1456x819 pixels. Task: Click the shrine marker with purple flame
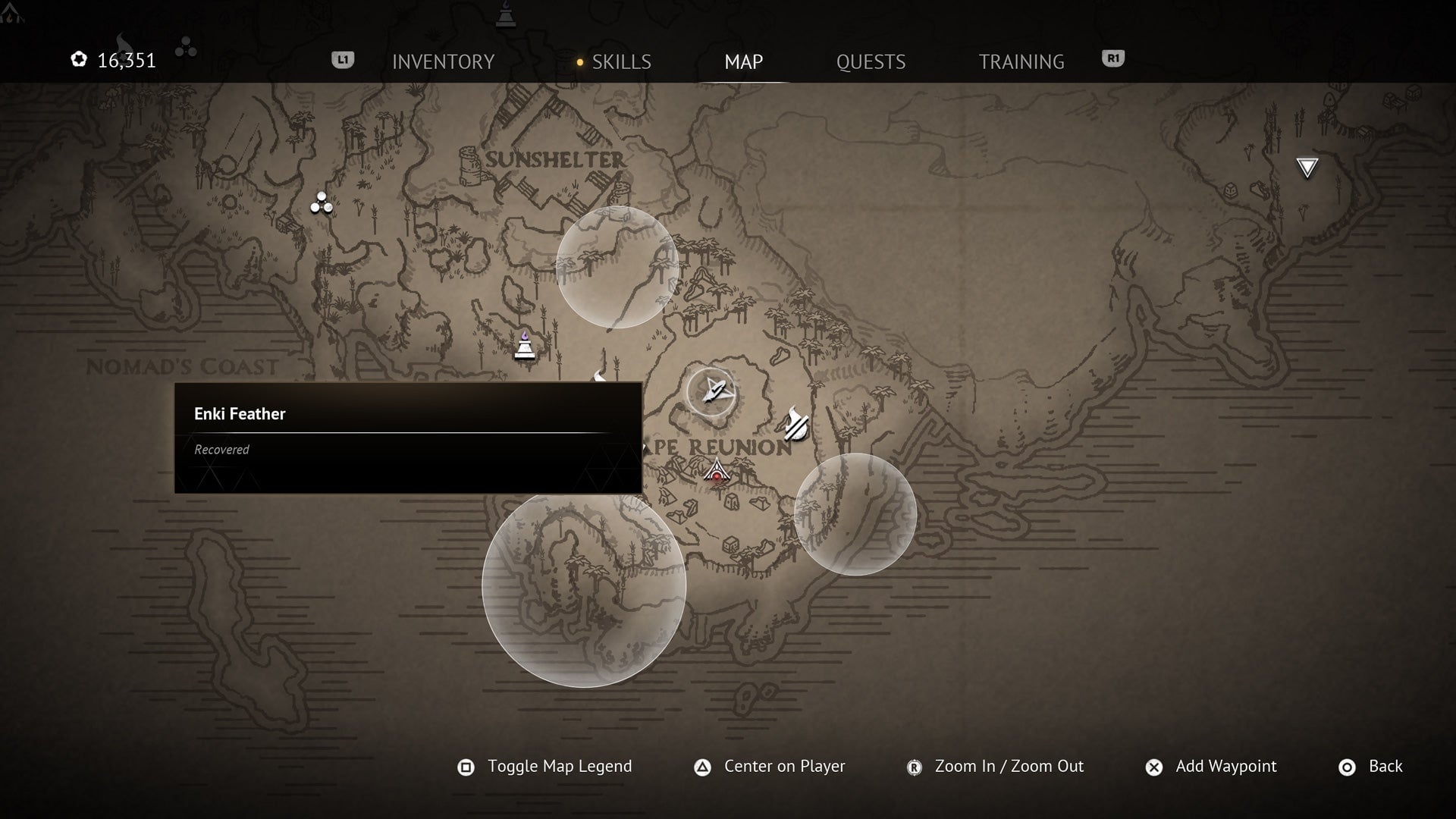(x=525, y=347)
